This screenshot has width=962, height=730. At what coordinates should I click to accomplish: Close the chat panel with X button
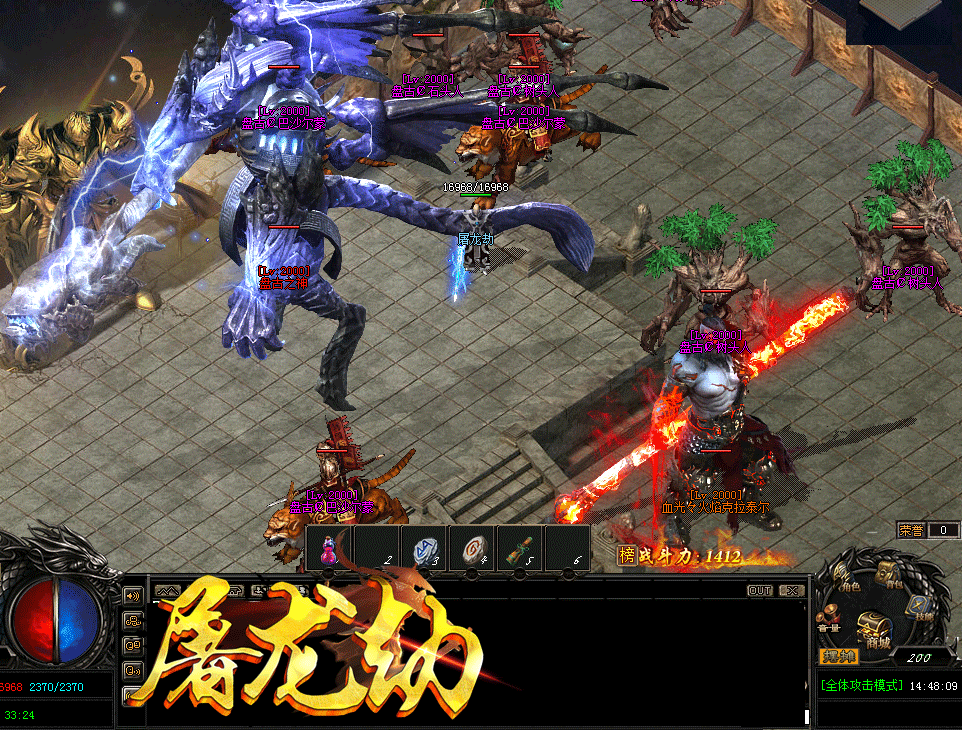[x=791, y=591]
